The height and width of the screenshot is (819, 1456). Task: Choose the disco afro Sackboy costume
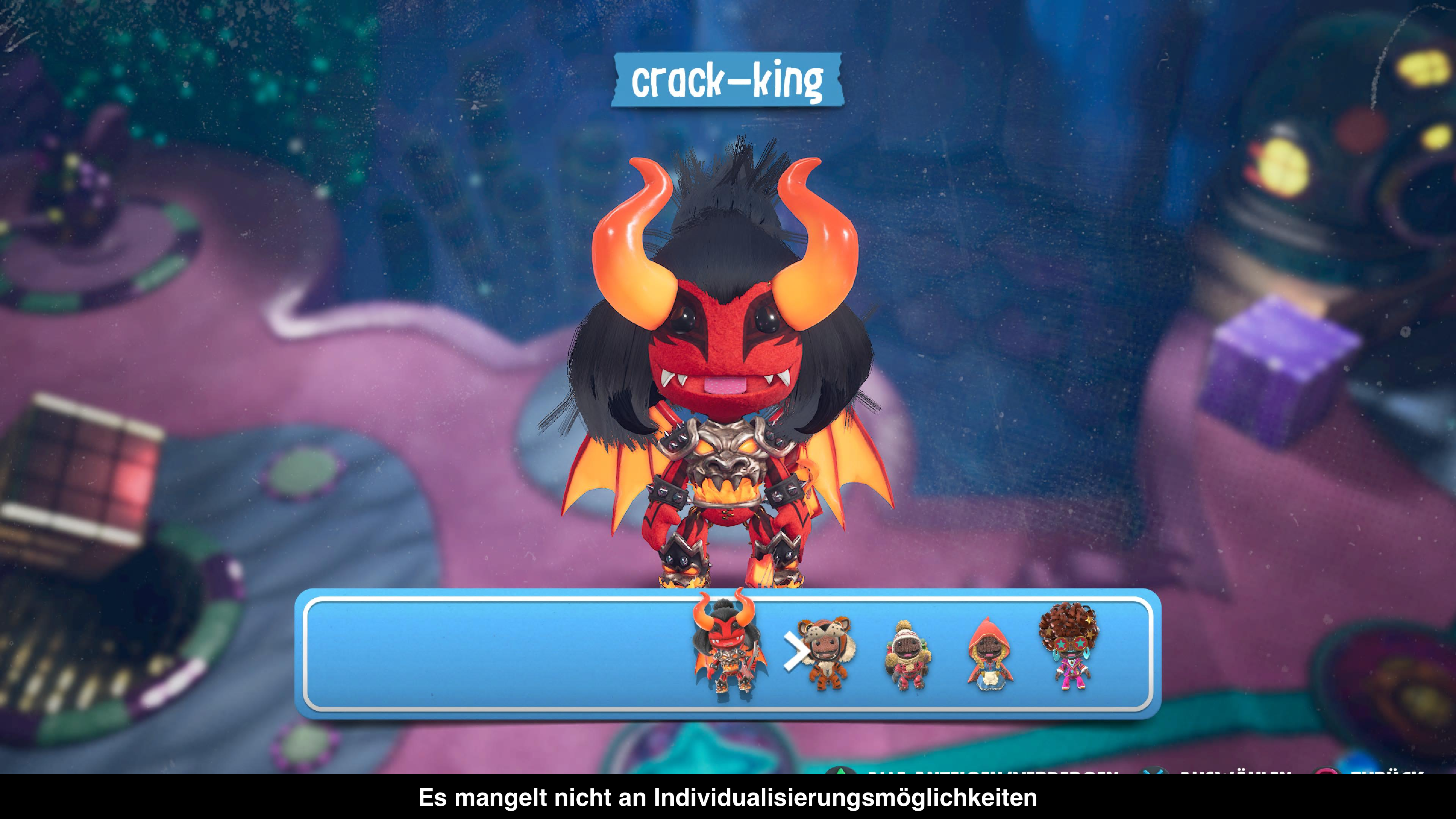pos(1070,647)
